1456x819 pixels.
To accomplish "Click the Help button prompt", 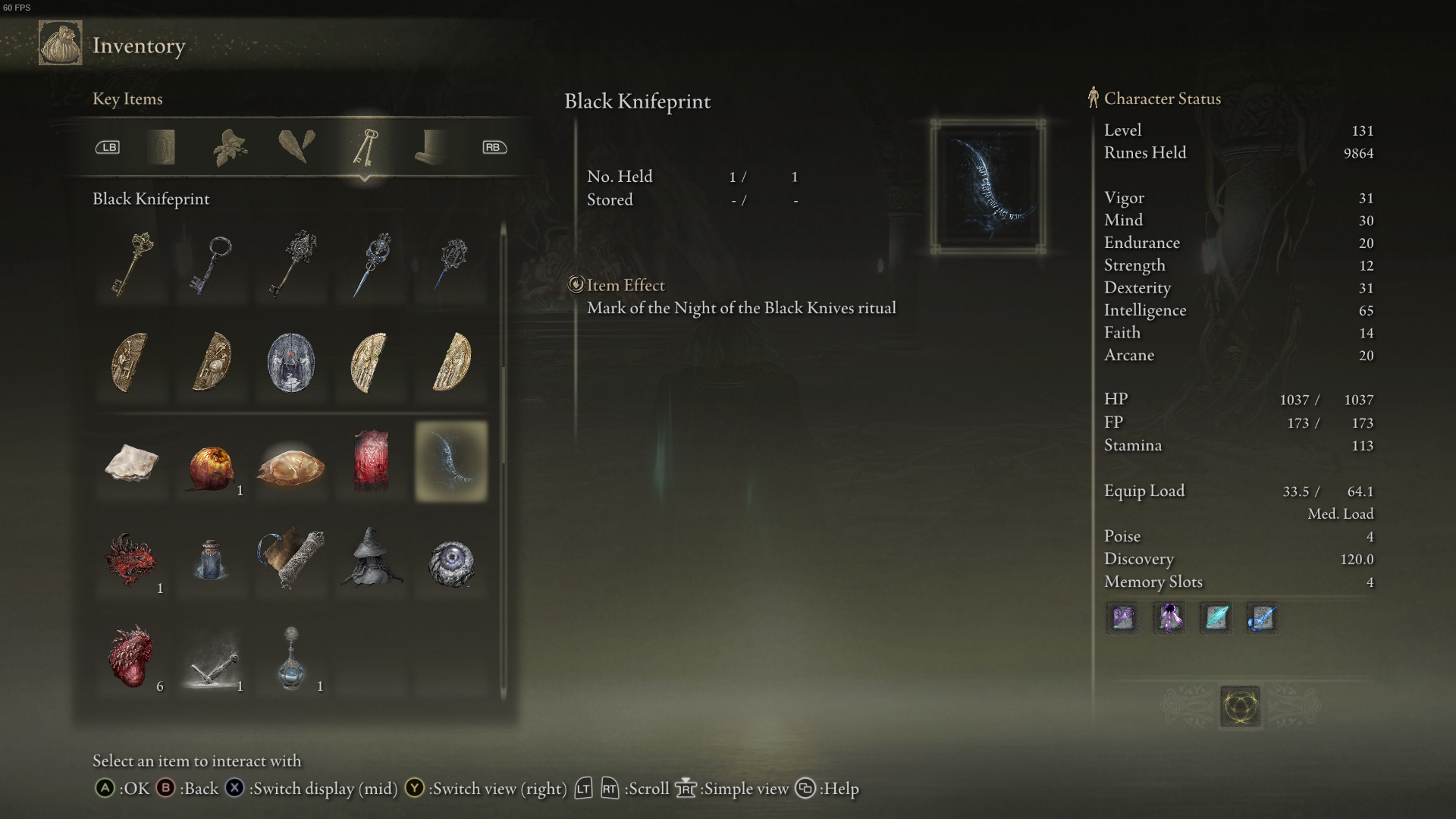I will [805, 789].
